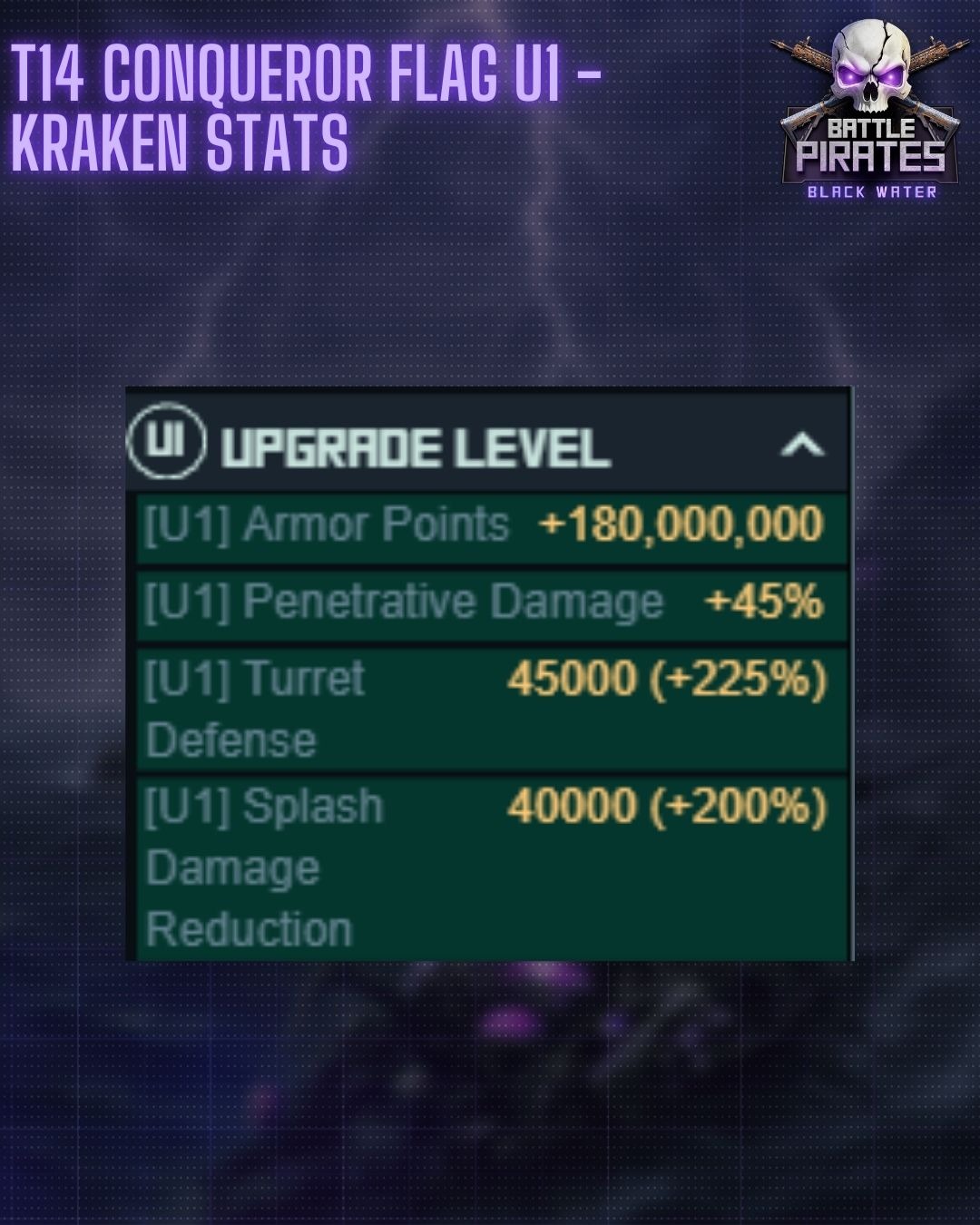Collapse the Upgrade Level section arrow

pyautogui.click(x=802, y=446)
